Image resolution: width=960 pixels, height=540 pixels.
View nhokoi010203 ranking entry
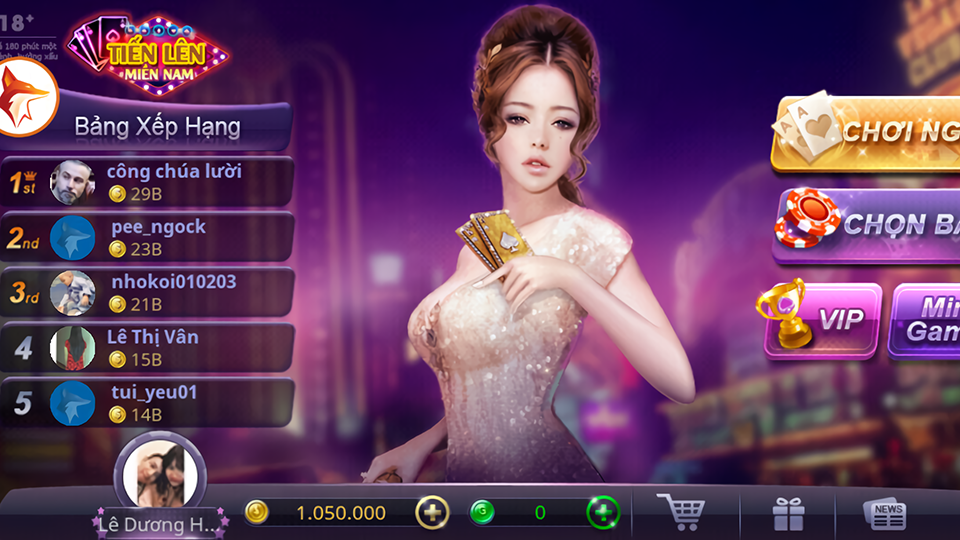(x=148, y=292)
